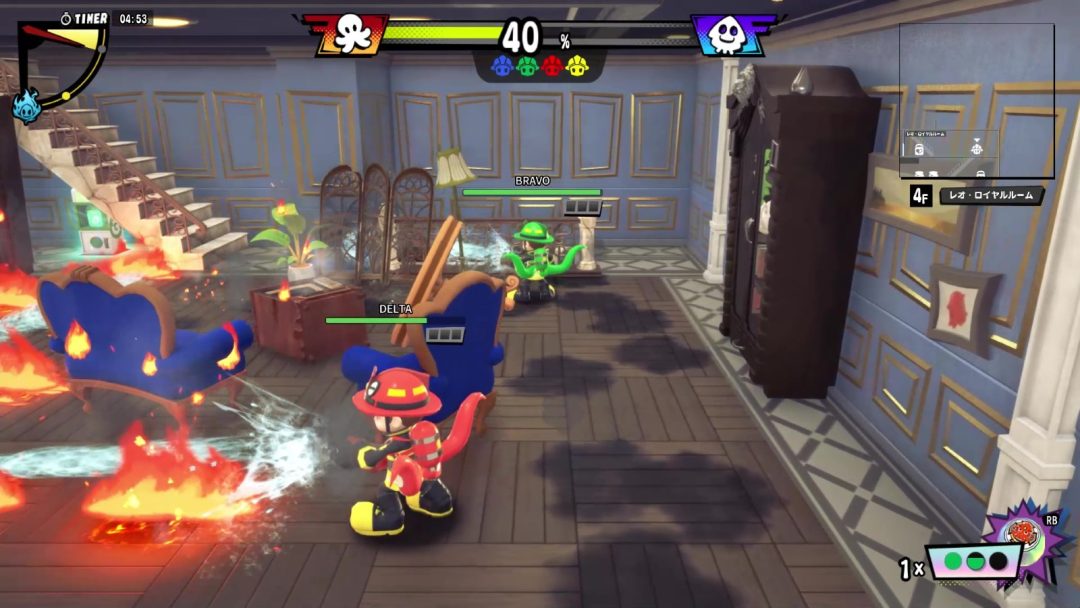This screenshot has height=608, width=1080.
Task: Click the minimap of the floor
Action: pos(976,100)
